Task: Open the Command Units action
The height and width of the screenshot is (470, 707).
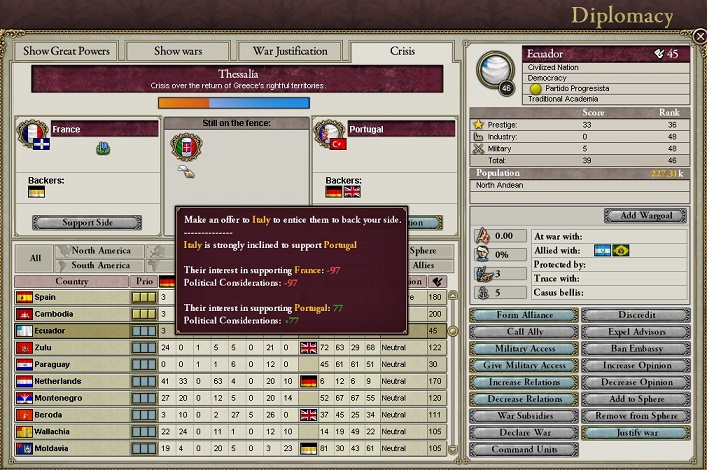Action: point(521,449)
